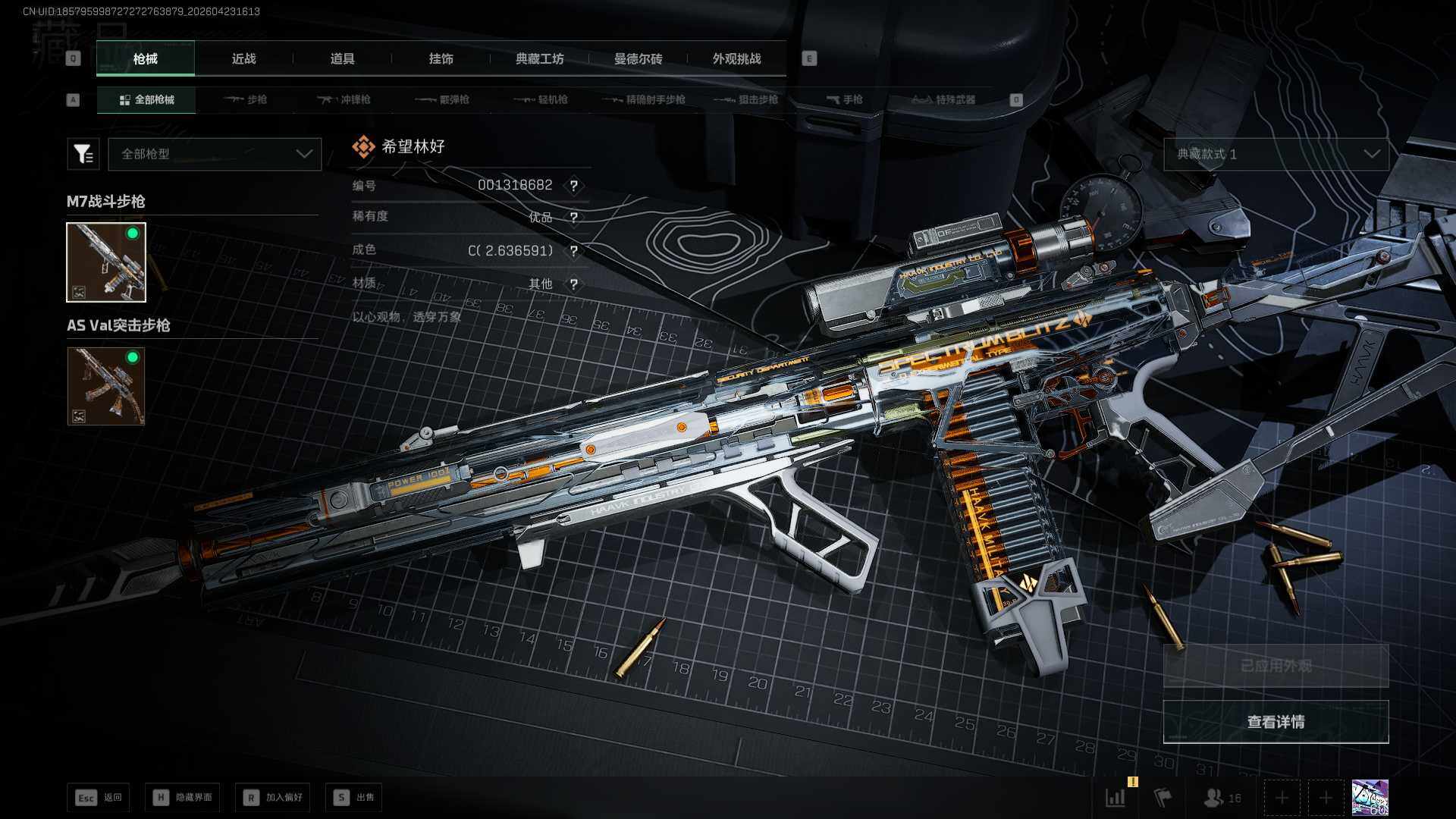Click the filter funnel icon

pos(83,154)
